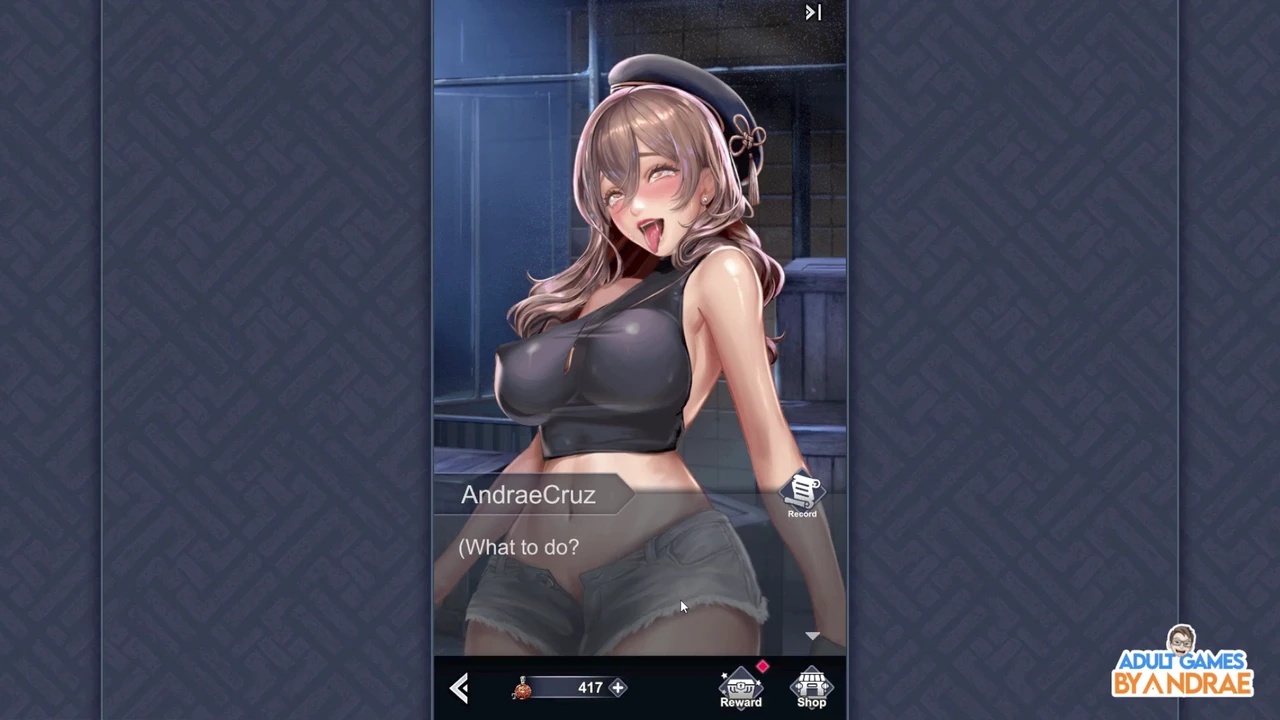Image resolution: width=1280 pixels, height=720 pixels.
Task: Advance the dialogue with the down arrow
Action: click(x=812, y=636)
